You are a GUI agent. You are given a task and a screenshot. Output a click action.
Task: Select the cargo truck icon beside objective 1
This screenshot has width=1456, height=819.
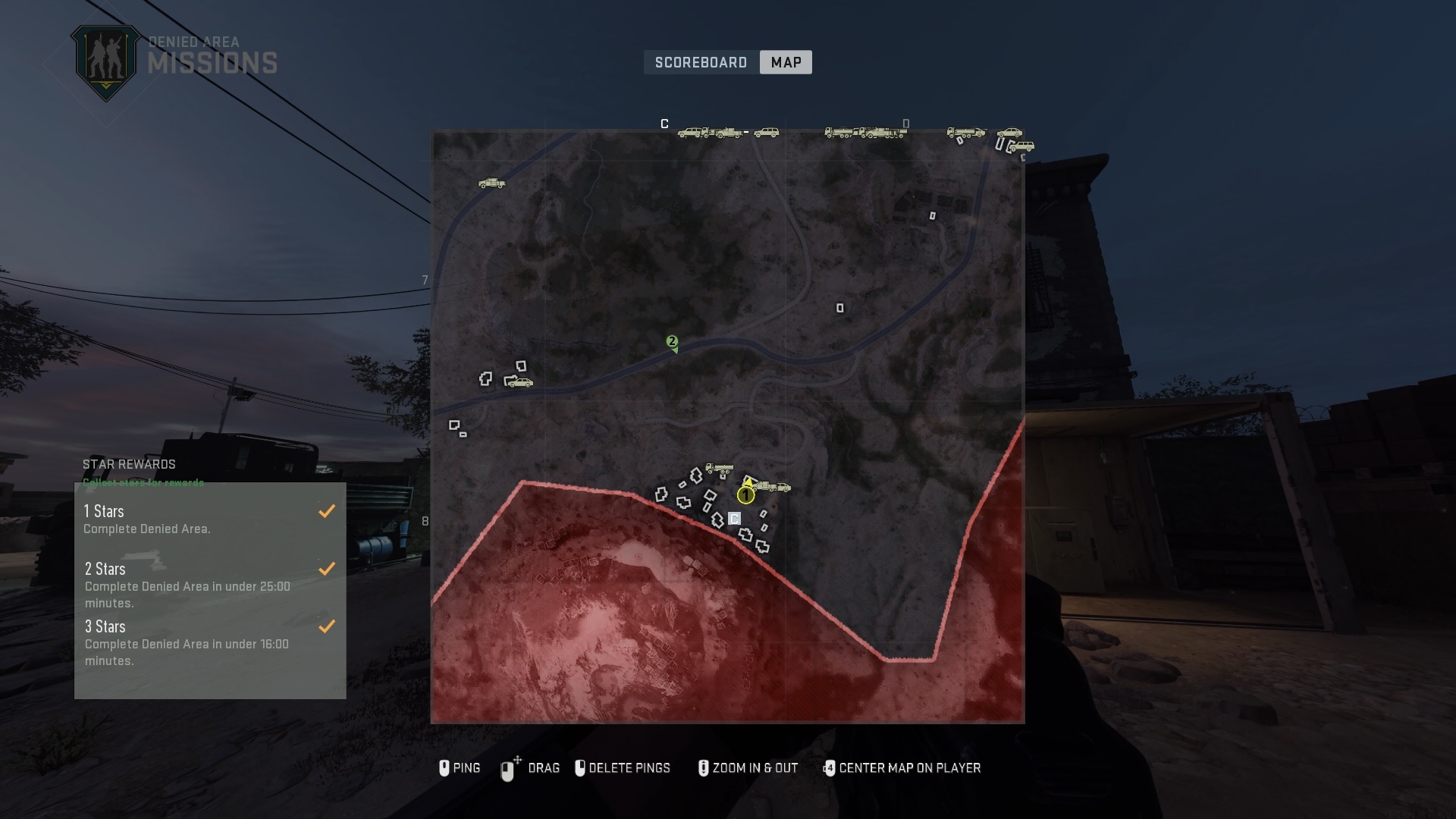(x=766, y=486)
